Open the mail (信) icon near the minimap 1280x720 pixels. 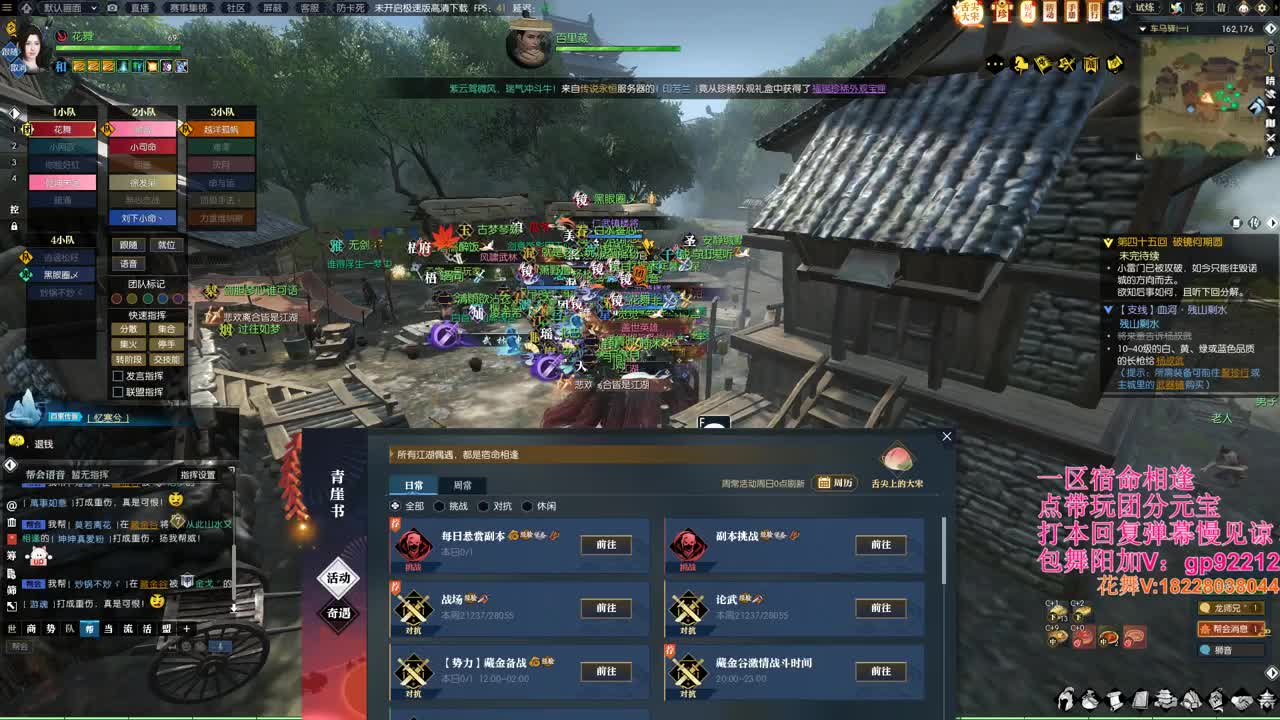pos(1224,10)
